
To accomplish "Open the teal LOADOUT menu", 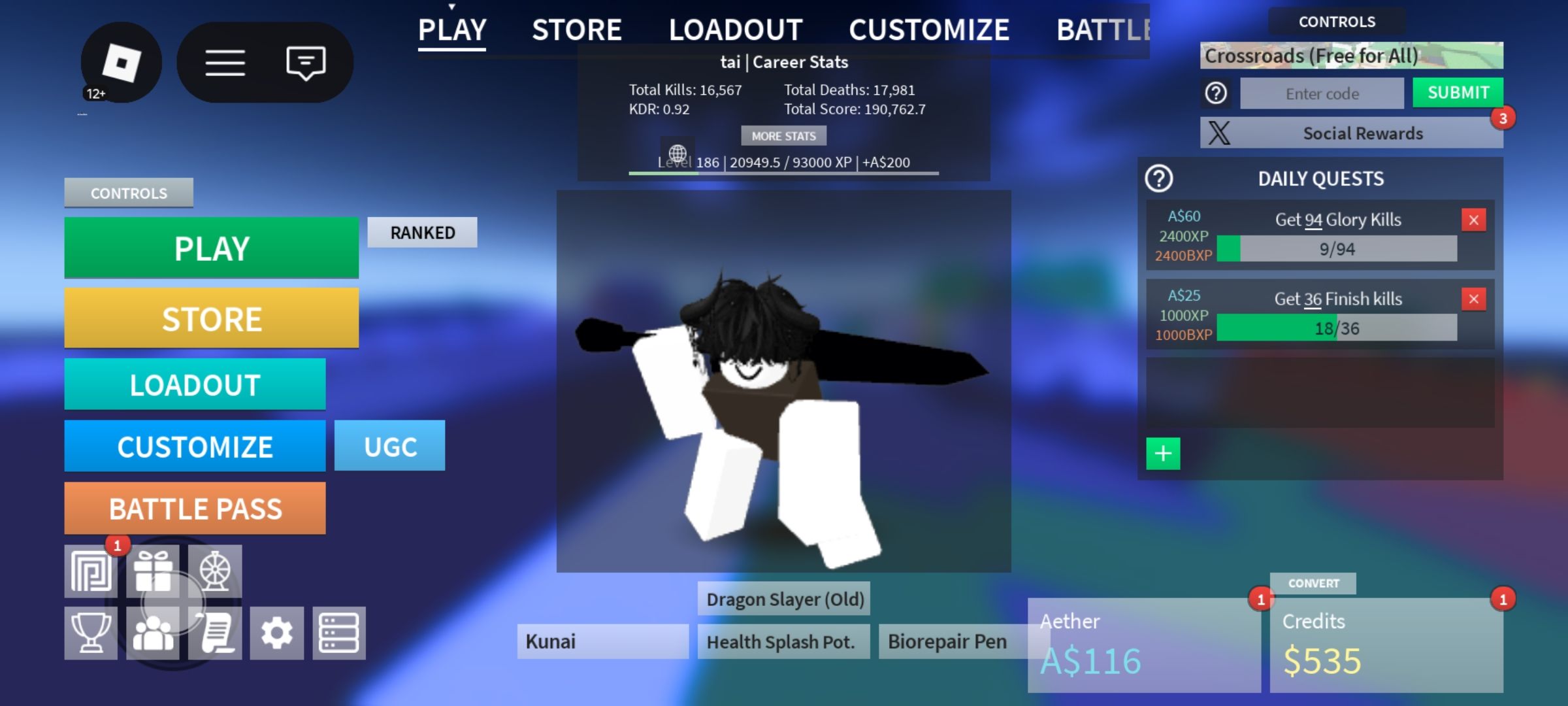I will (195, 384).
